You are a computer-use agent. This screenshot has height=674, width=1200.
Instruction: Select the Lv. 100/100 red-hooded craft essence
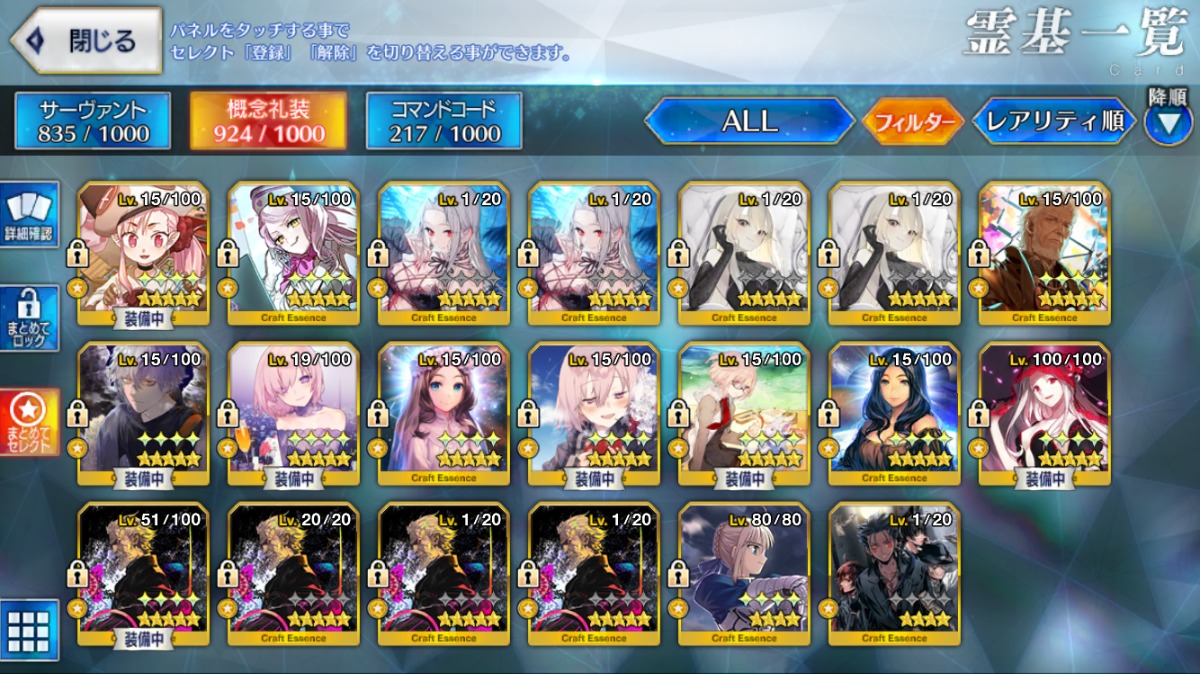click(x=1044, y=415)
